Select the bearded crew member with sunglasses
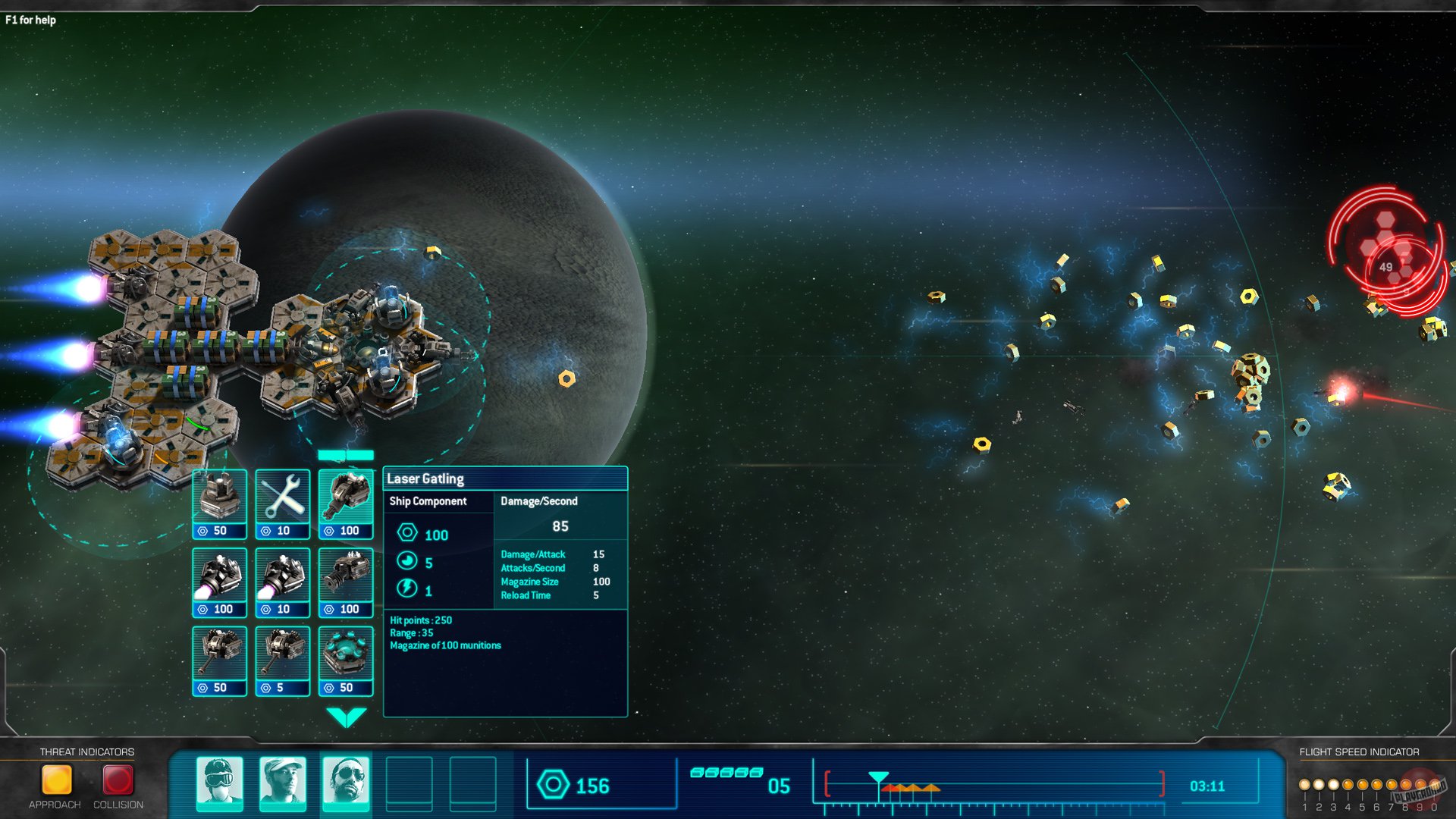The image size is (1456, 819). 346,783
